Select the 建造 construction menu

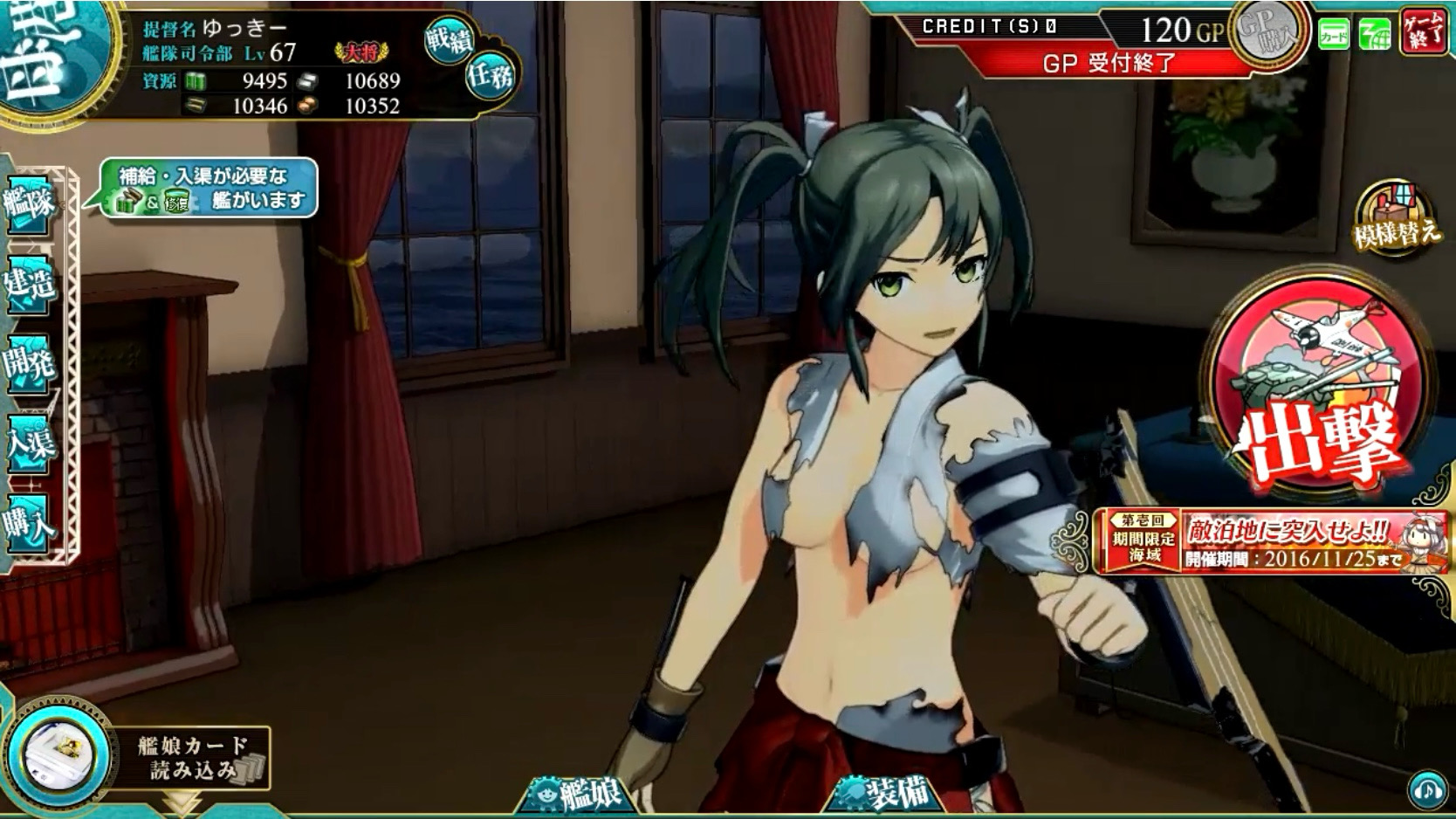click(30, 283)
